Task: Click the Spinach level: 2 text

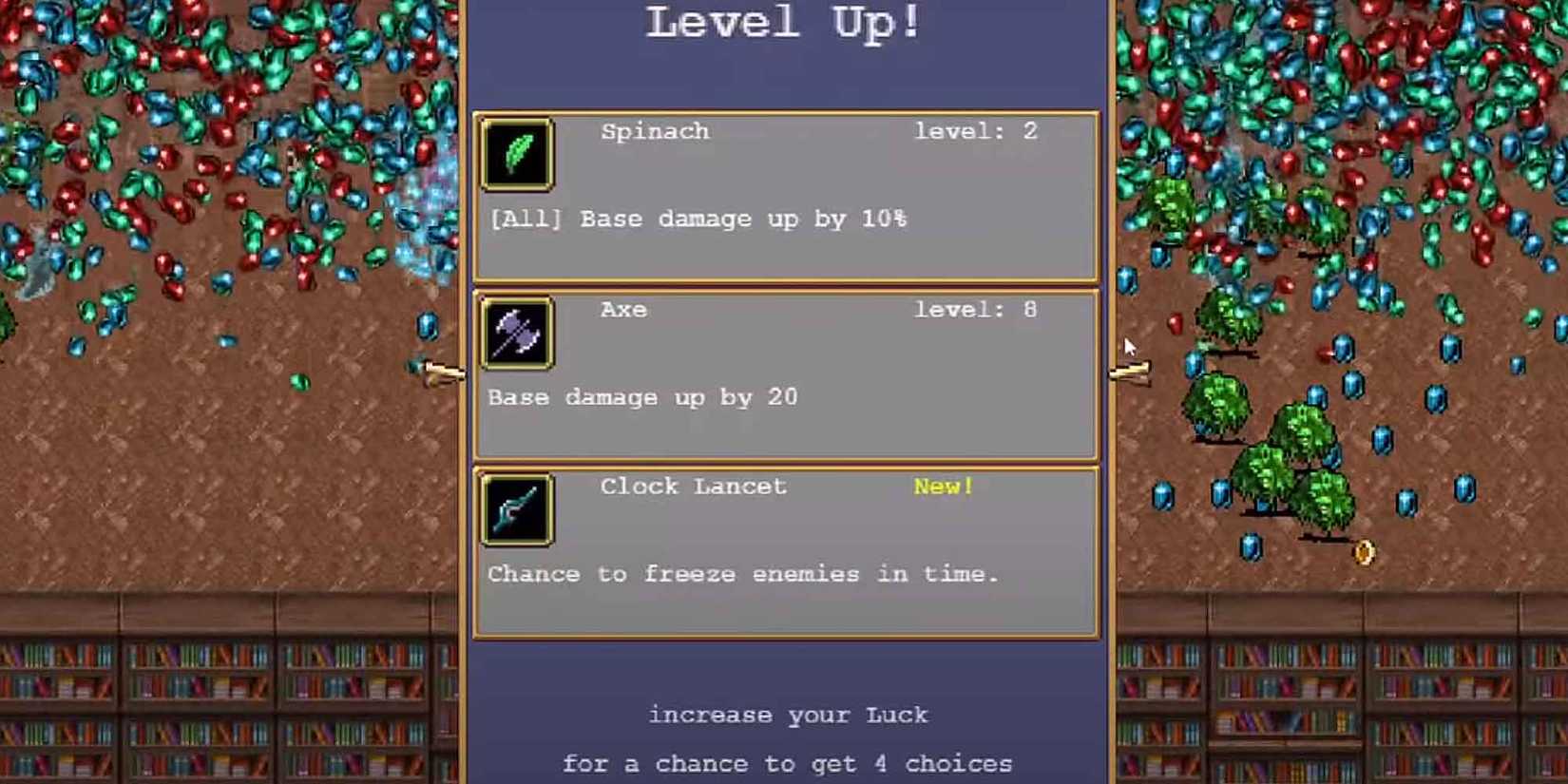Action: (x=976, y=130)
